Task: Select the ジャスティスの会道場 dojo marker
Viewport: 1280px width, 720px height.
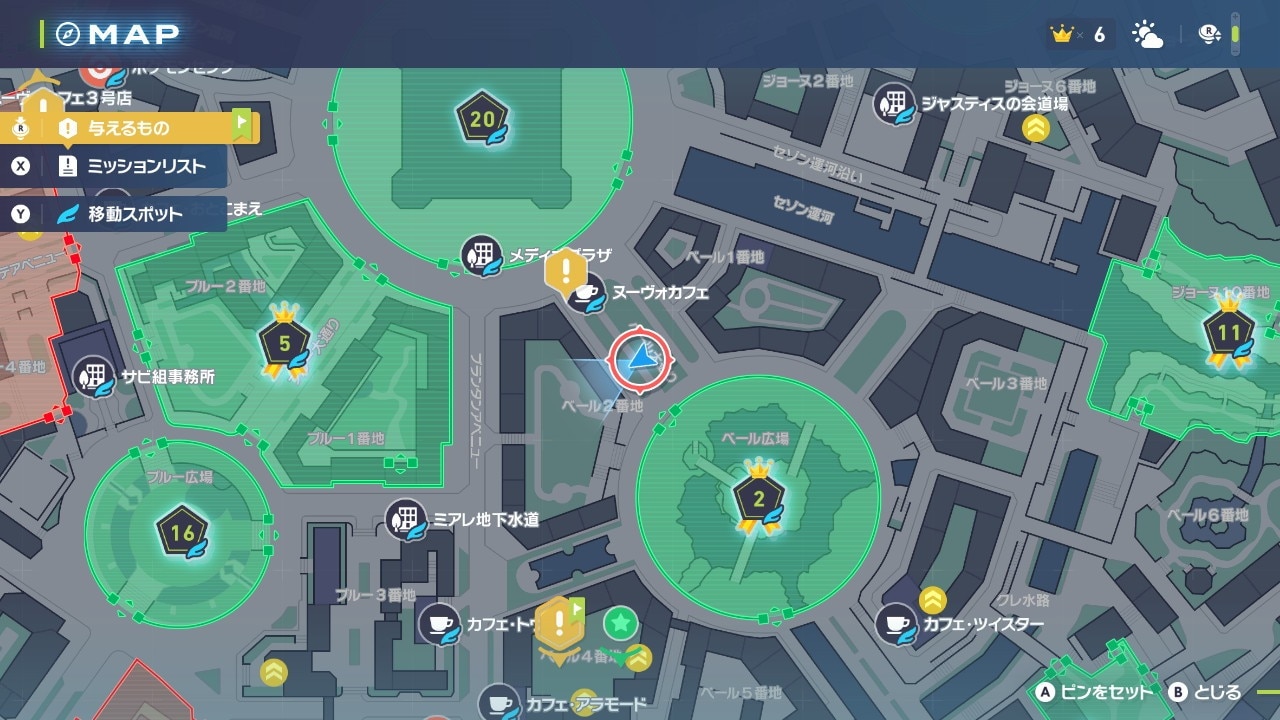Action: click(895, 103)
